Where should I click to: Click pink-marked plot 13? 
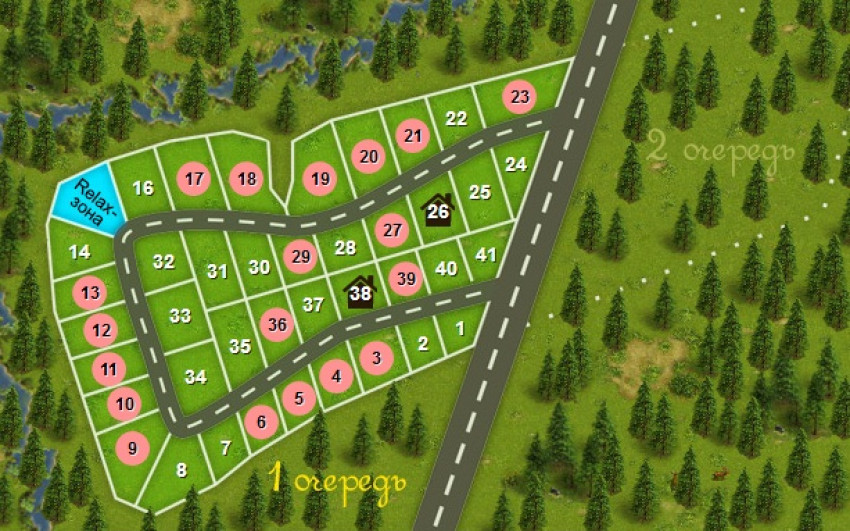coord(92,293)
